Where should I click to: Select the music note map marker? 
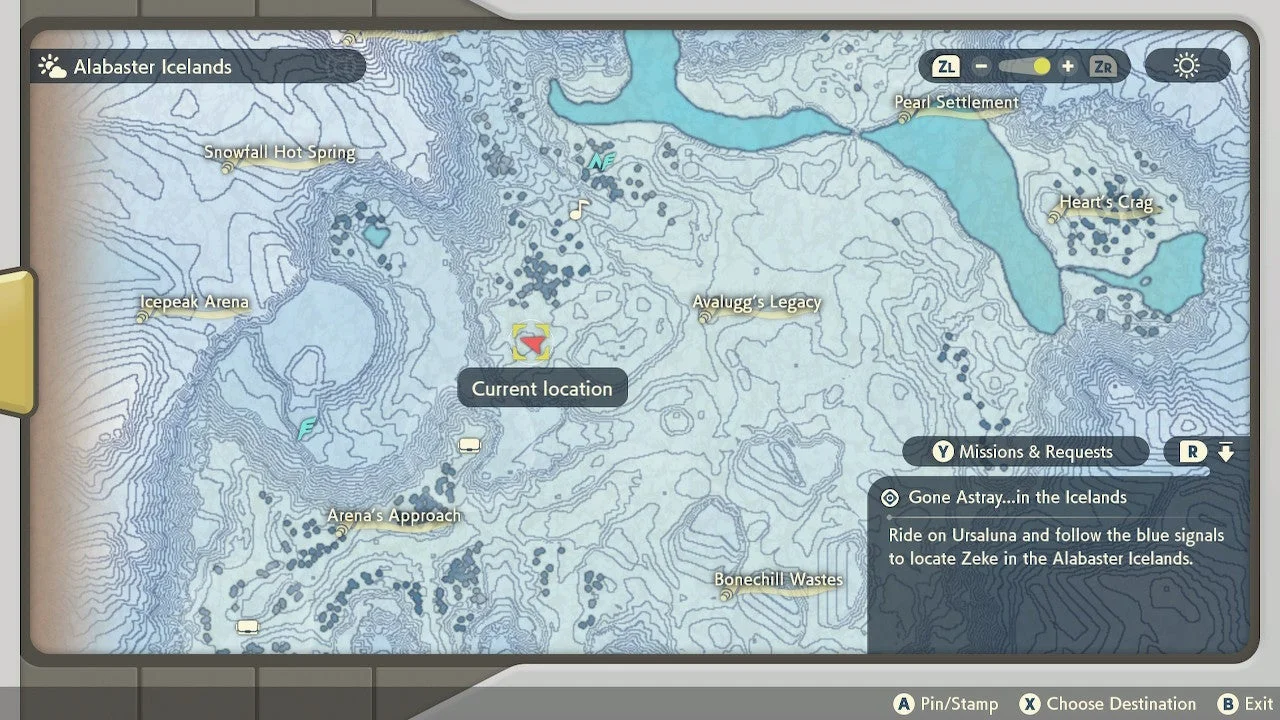[578, 210]
